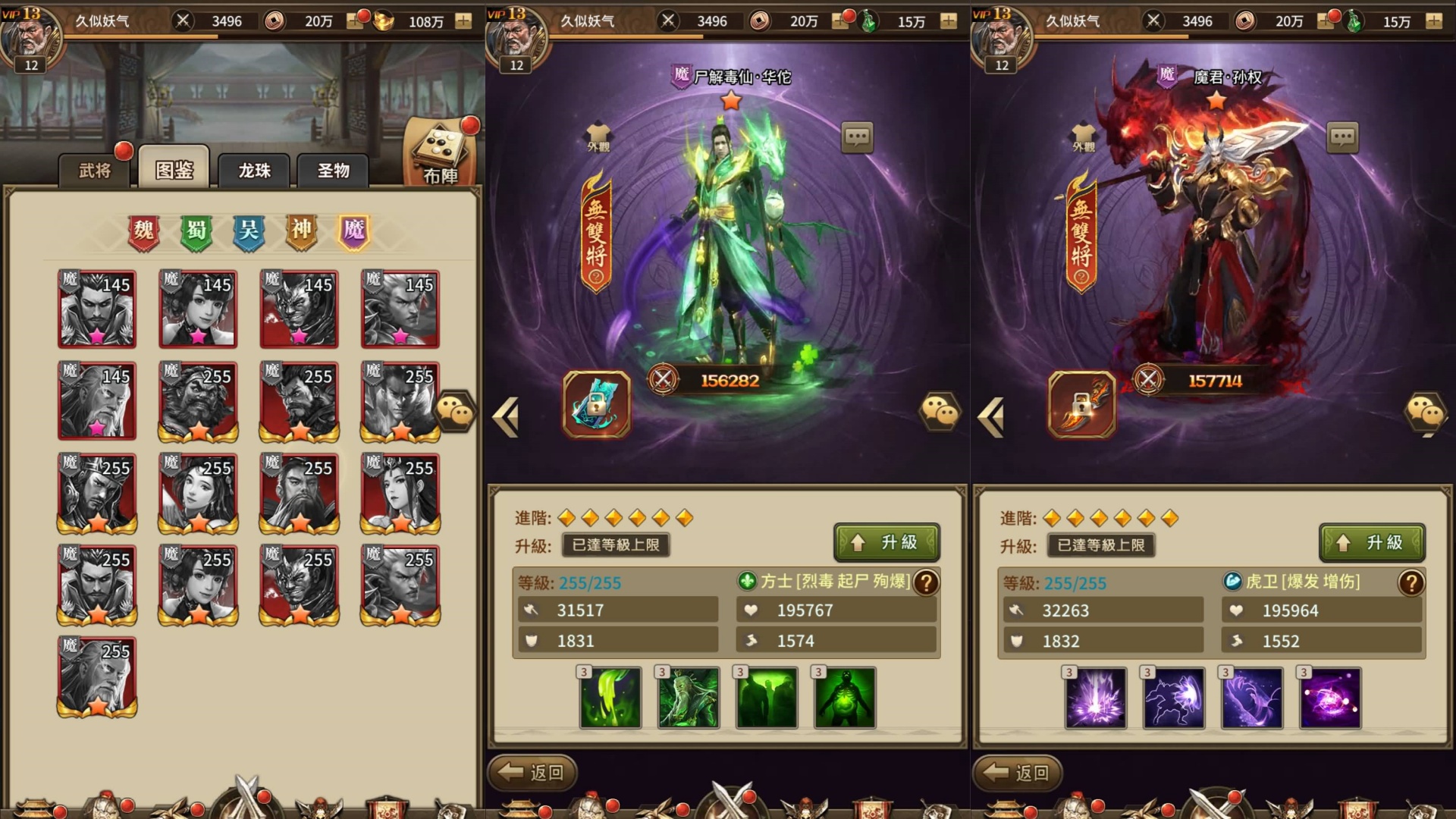
Task: Click the 返回 button under Hua Tuo's stats
Action: (532, 773)
